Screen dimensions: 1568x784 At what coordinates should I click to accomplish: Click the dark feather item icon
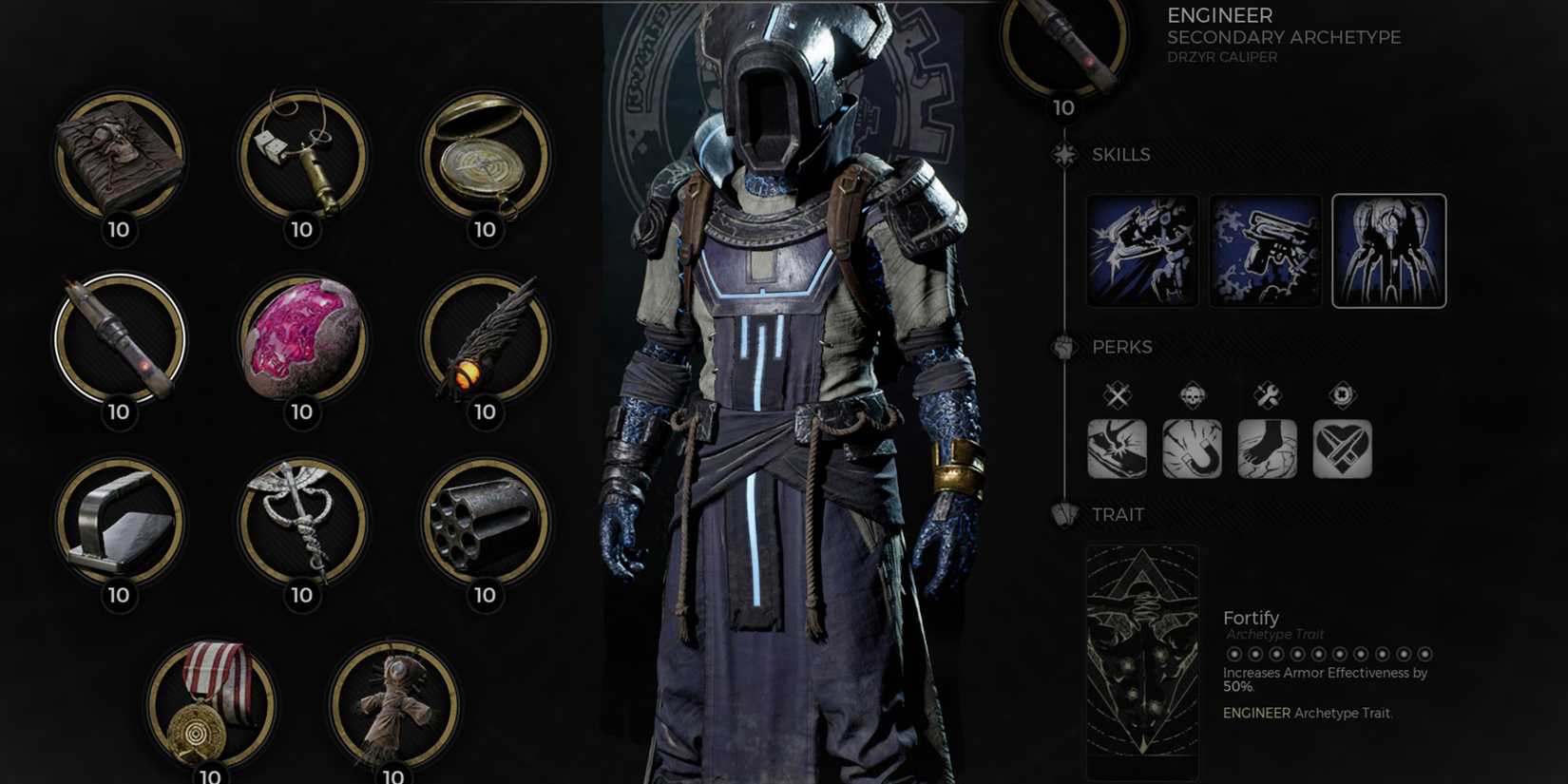point(485,343)
